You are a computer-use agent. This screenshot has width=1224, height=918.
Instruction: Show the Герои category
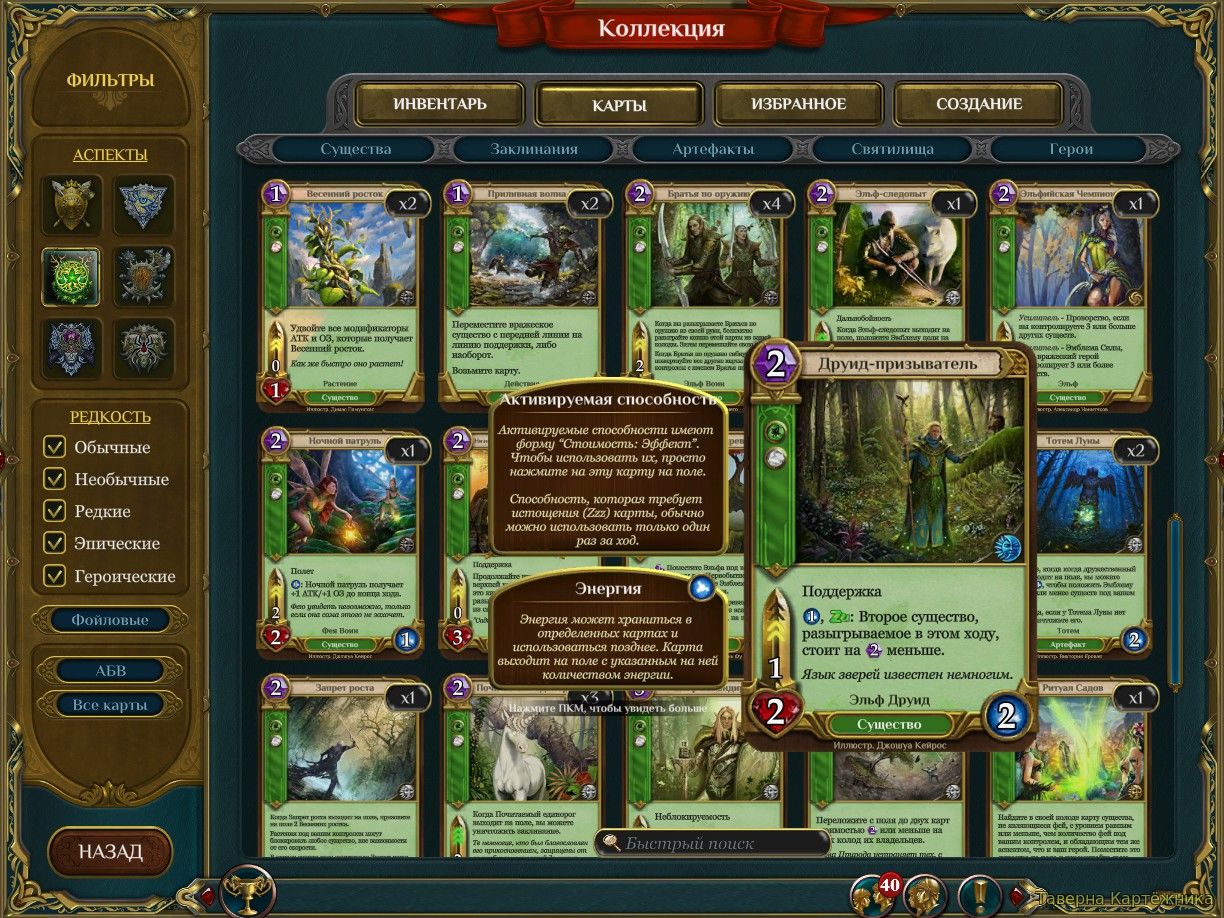click(1071, 149)
